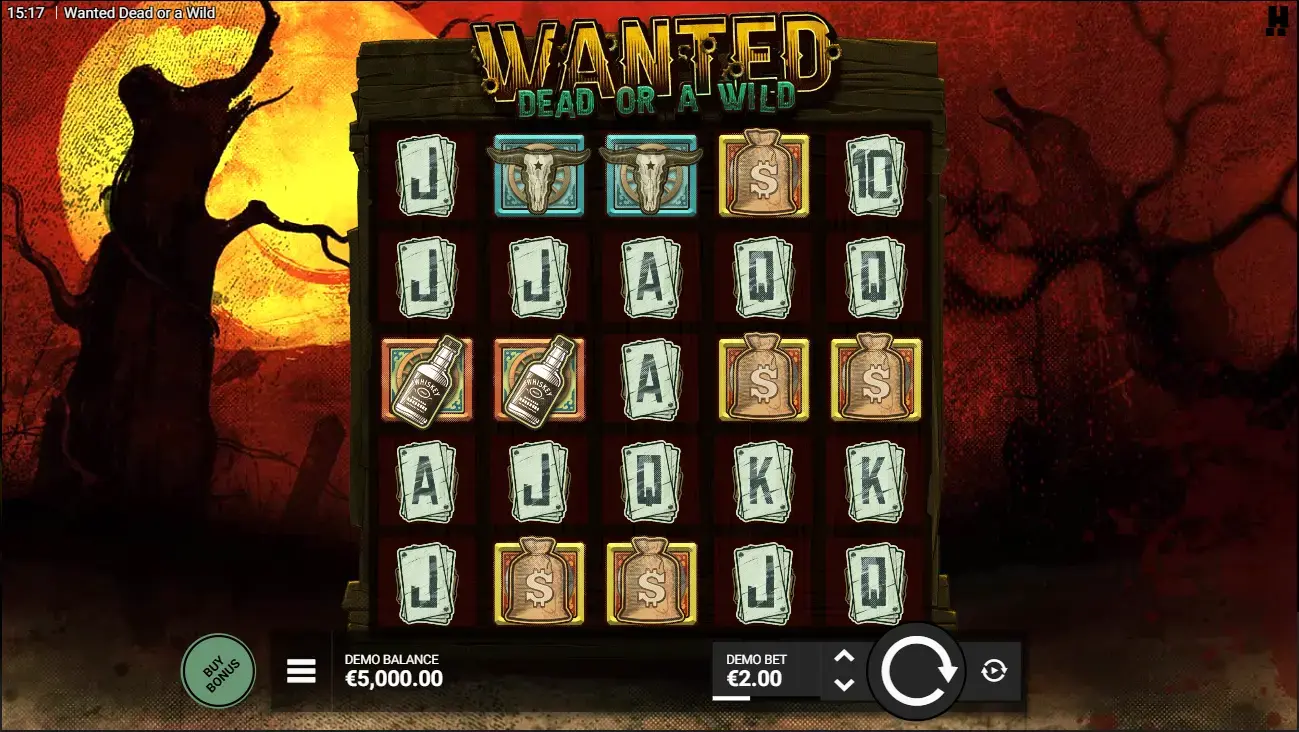Click the money bag on the bottom row
Image resolution: width=1299 pixels, height=732 pixels.
pos(540,580)
